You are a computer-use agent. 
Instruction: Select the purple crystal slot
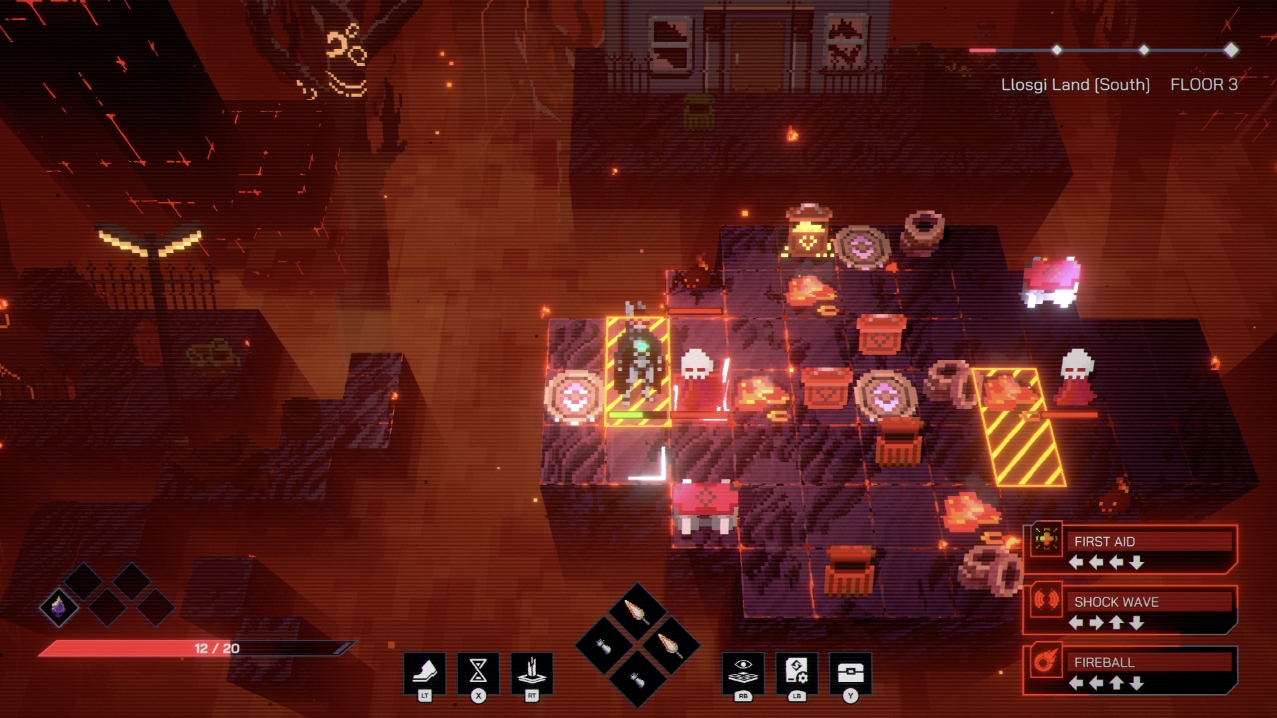click(x=59, y=606)
